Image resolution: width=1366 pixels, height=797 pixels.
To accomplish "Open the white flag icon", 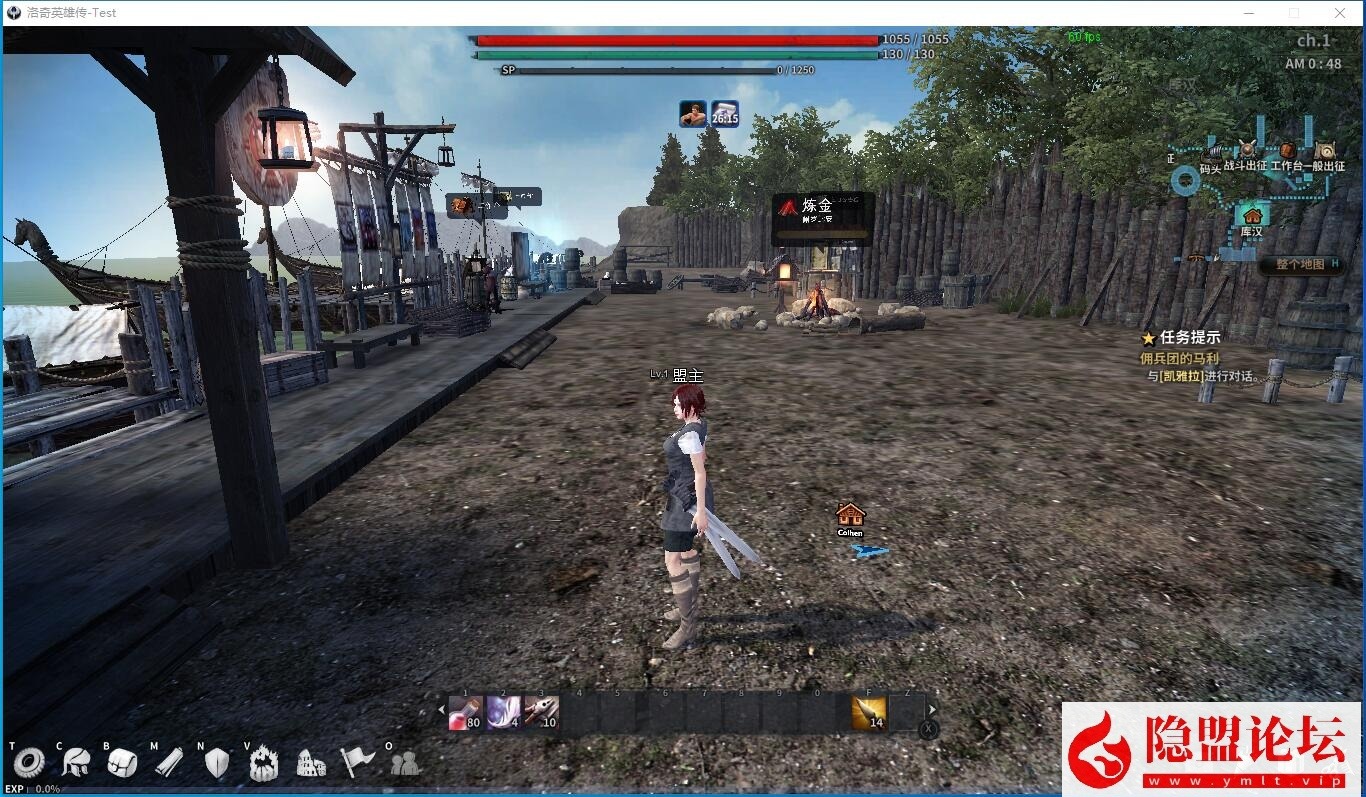I will [x=357, y=763].
